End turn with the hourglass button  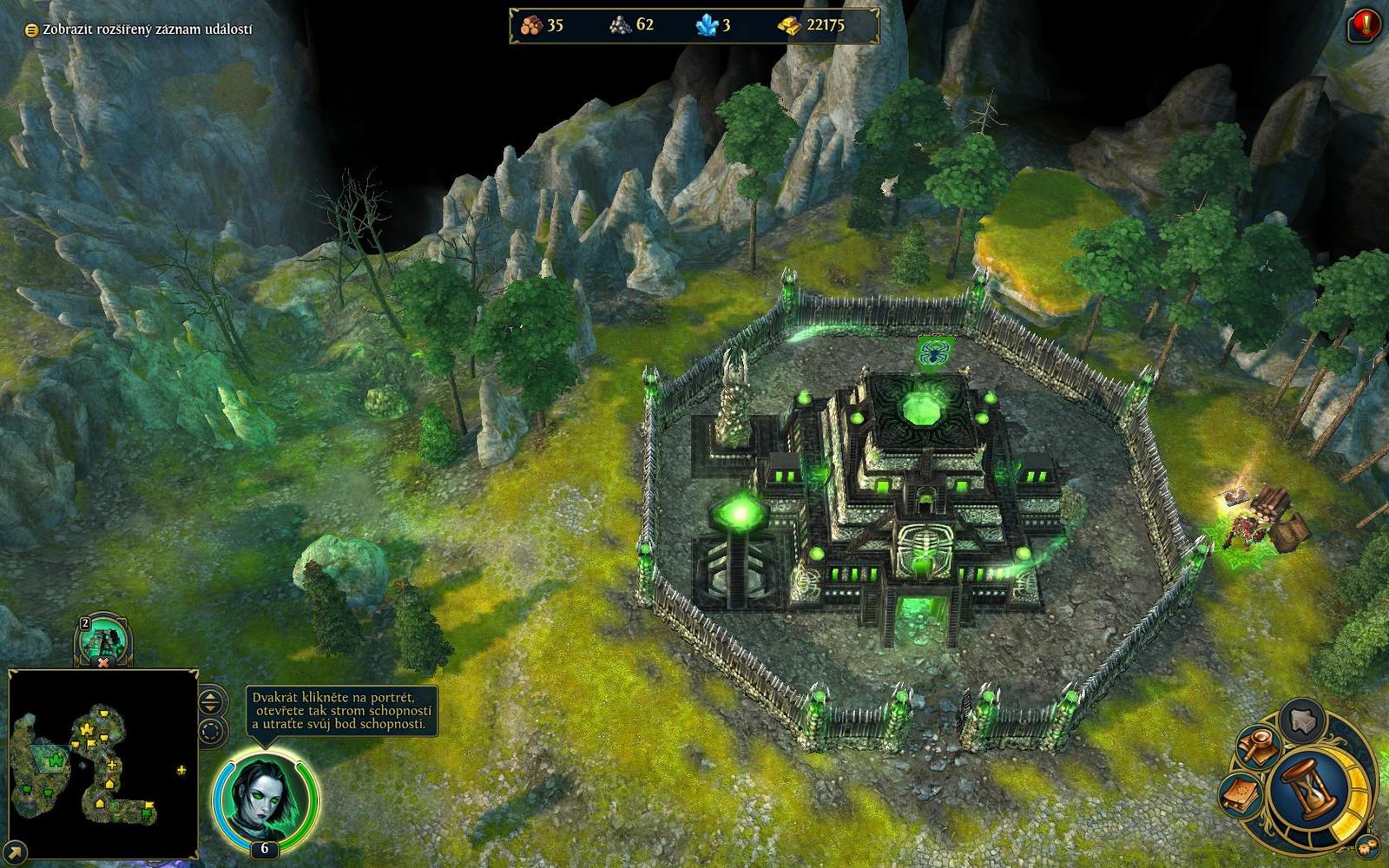pos(1309,788)
